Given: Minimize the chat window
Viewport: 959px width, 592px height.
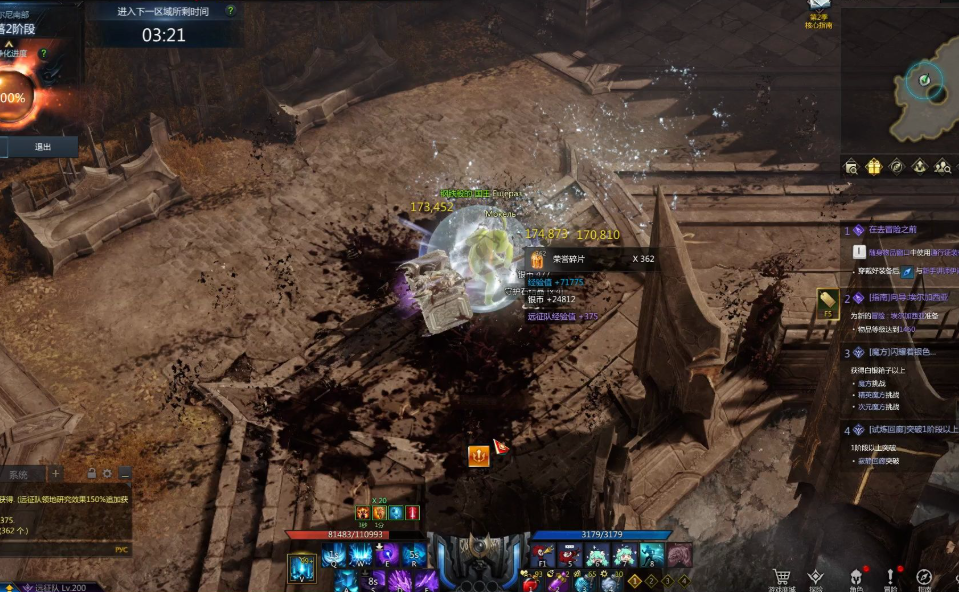Looking at the screenshot, I should 124,473.
